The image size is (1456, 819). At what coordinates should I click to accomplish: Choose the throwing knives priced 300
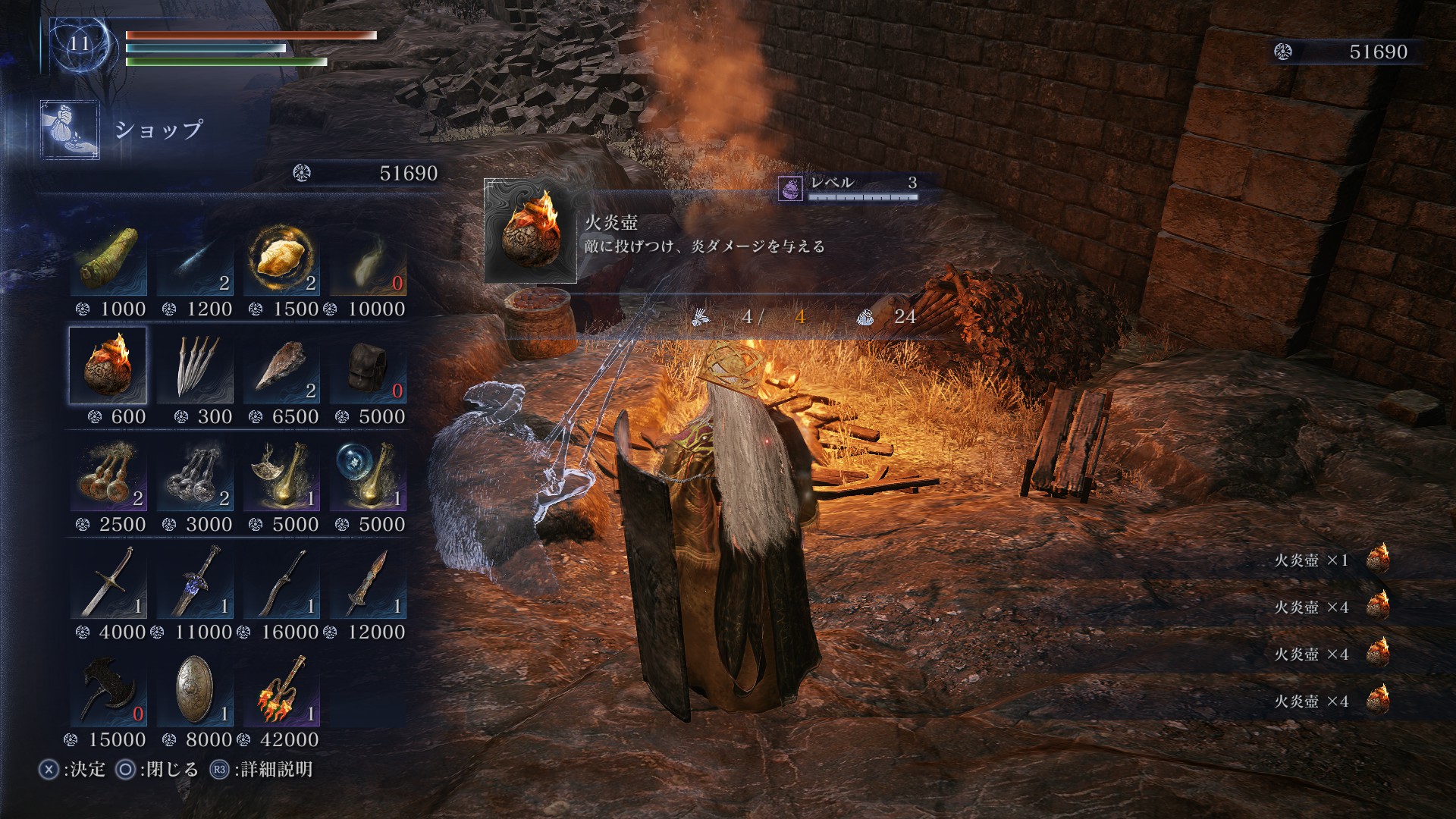click(x=194, y=366)
